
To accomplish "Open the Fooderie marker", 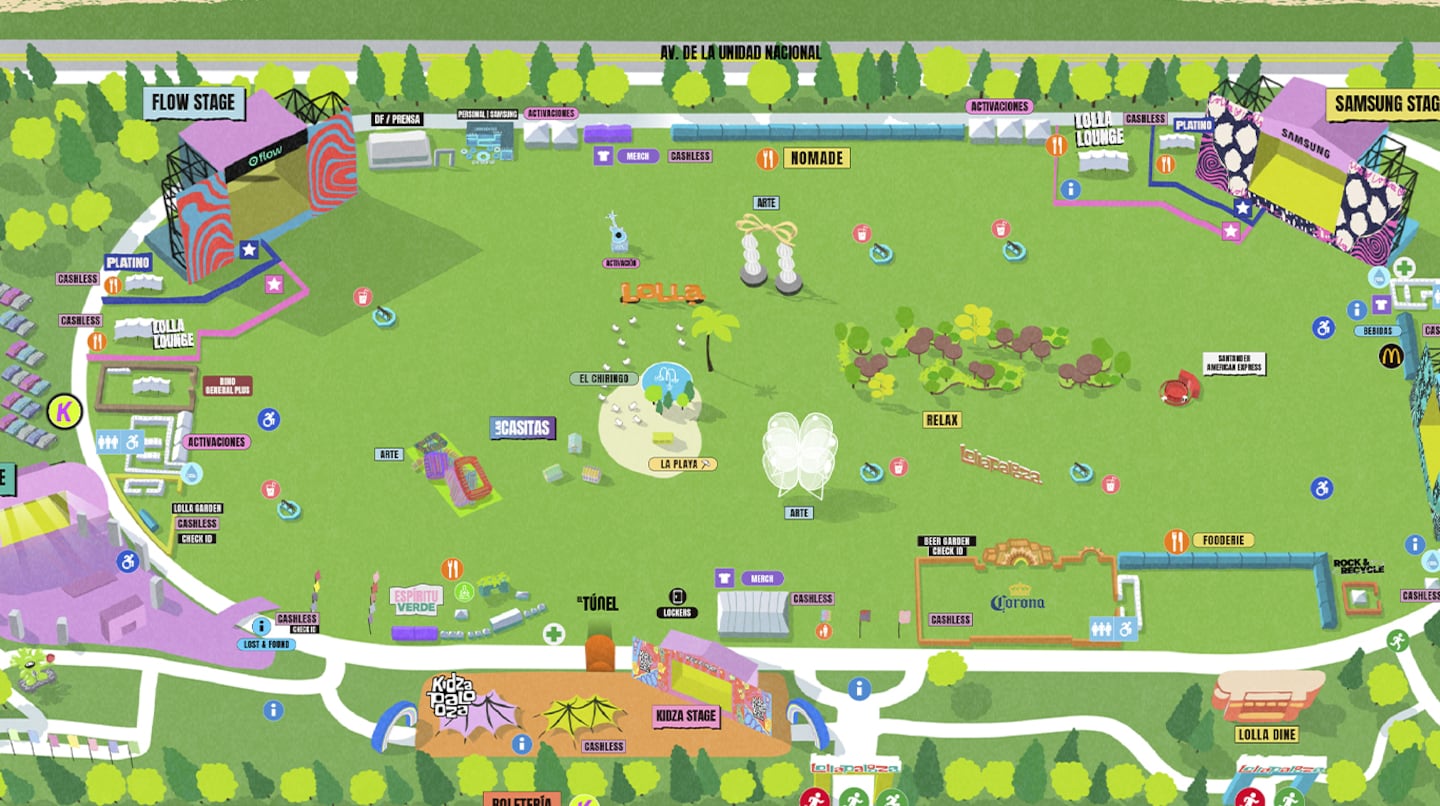I will pos(1223,540).
